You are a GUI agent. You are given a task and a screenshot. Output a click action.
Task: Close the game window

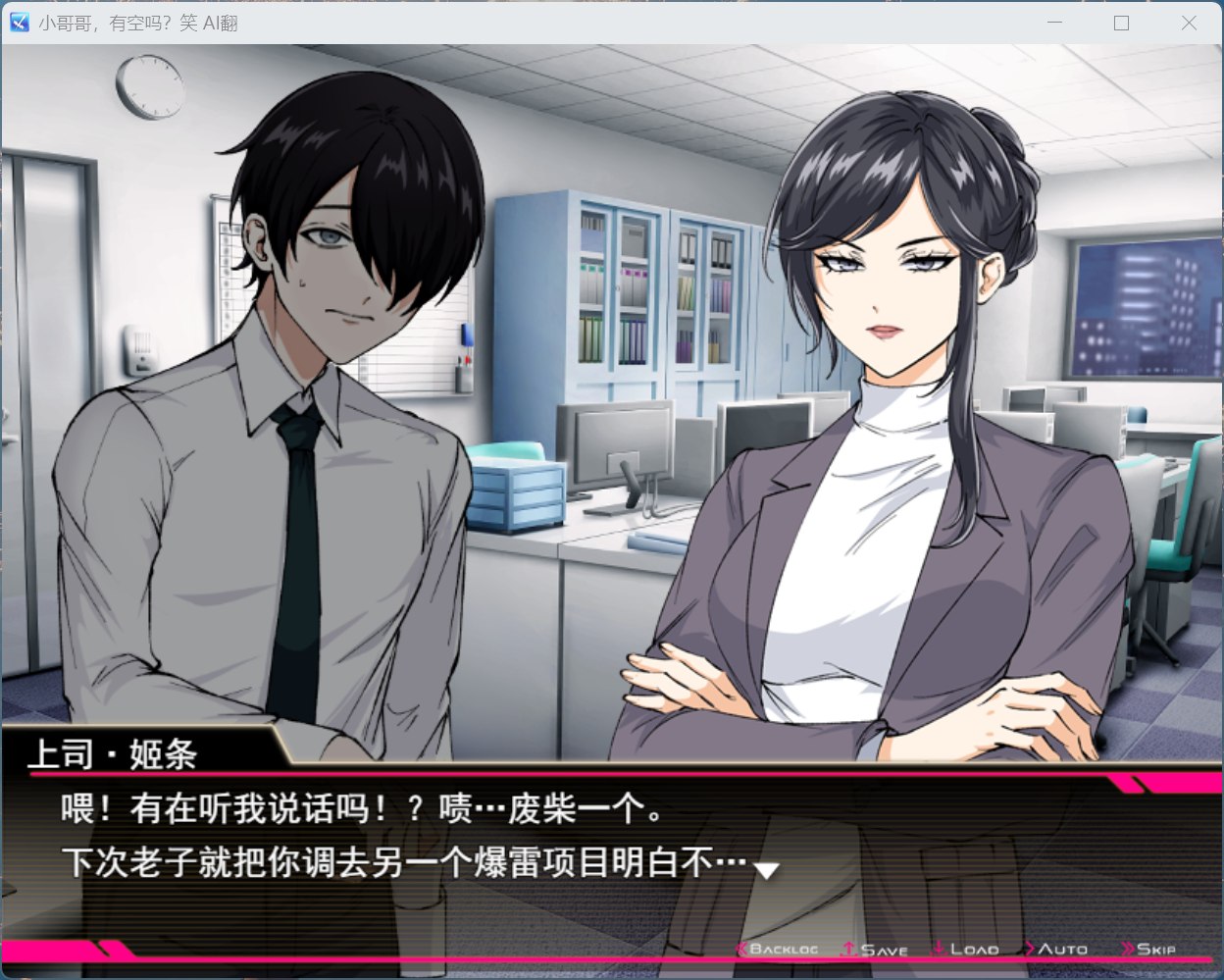click(x=1189, y=23)
